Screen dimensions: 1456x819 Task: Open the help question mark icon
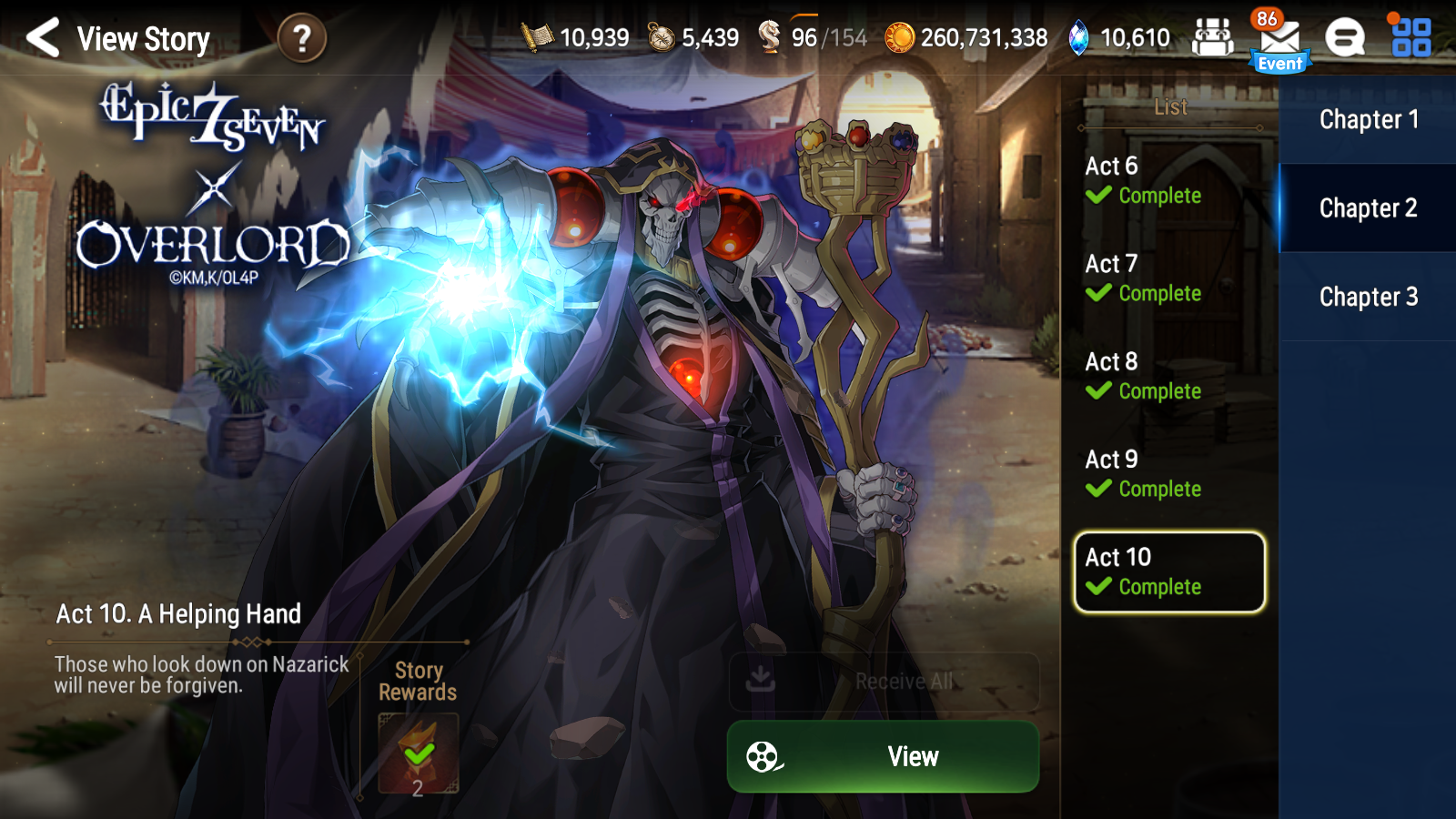[x=305, y=38]
